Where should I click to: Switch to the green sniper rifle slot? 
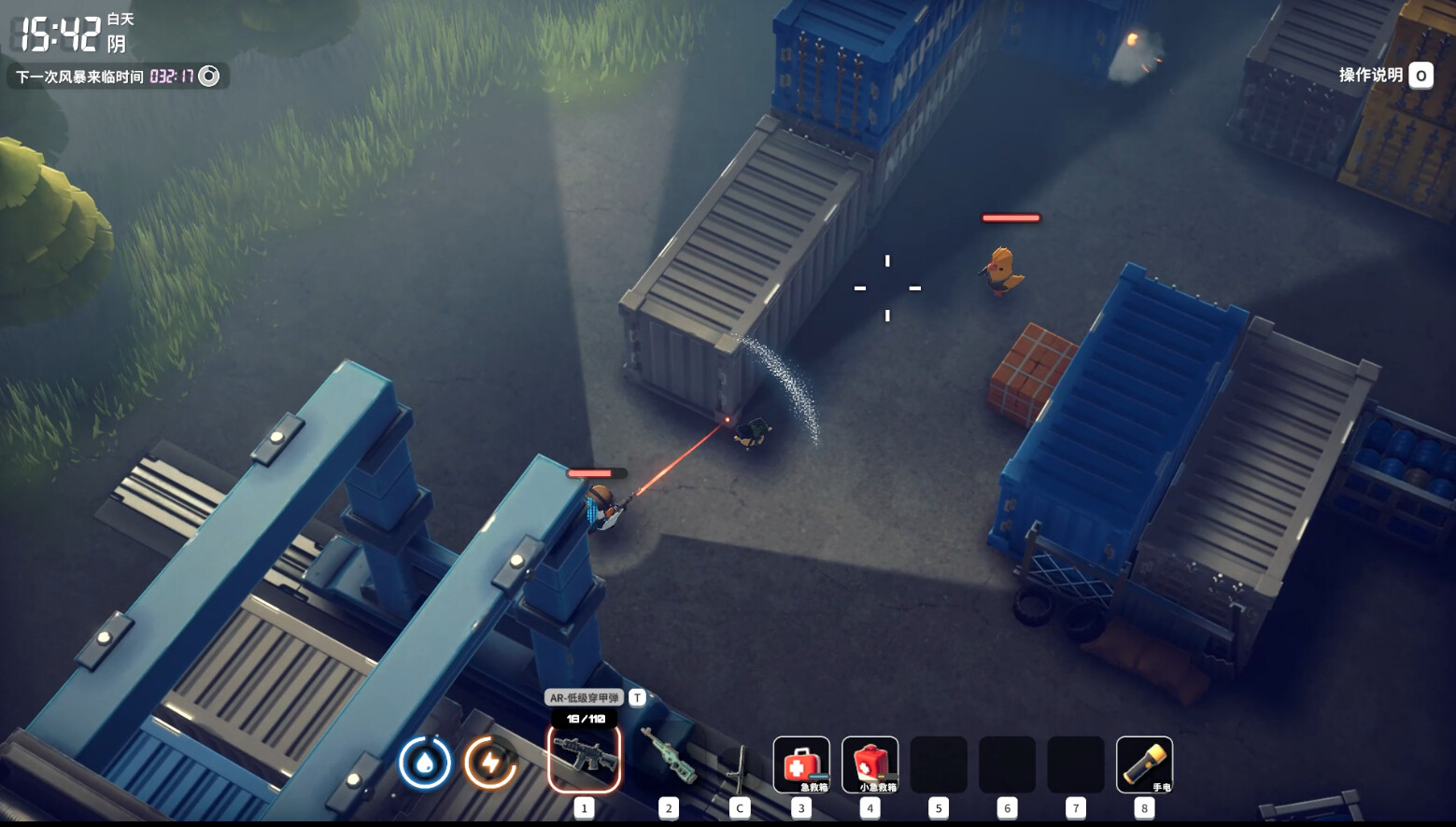[x=668, y=758]
